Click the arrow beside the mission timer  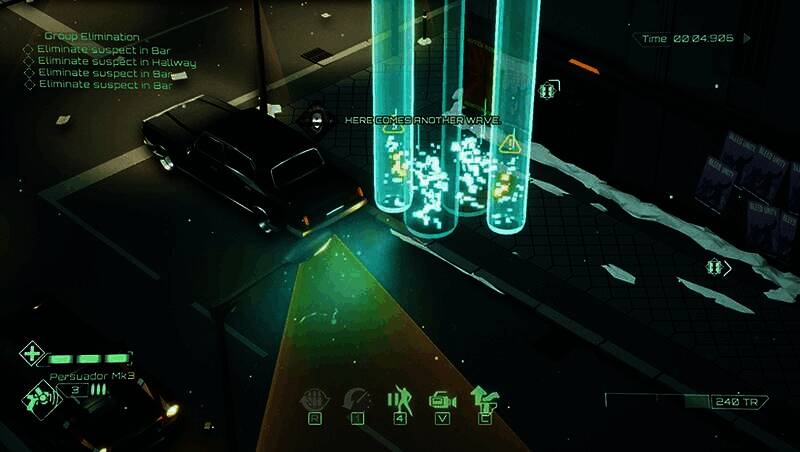pos(747,38)
